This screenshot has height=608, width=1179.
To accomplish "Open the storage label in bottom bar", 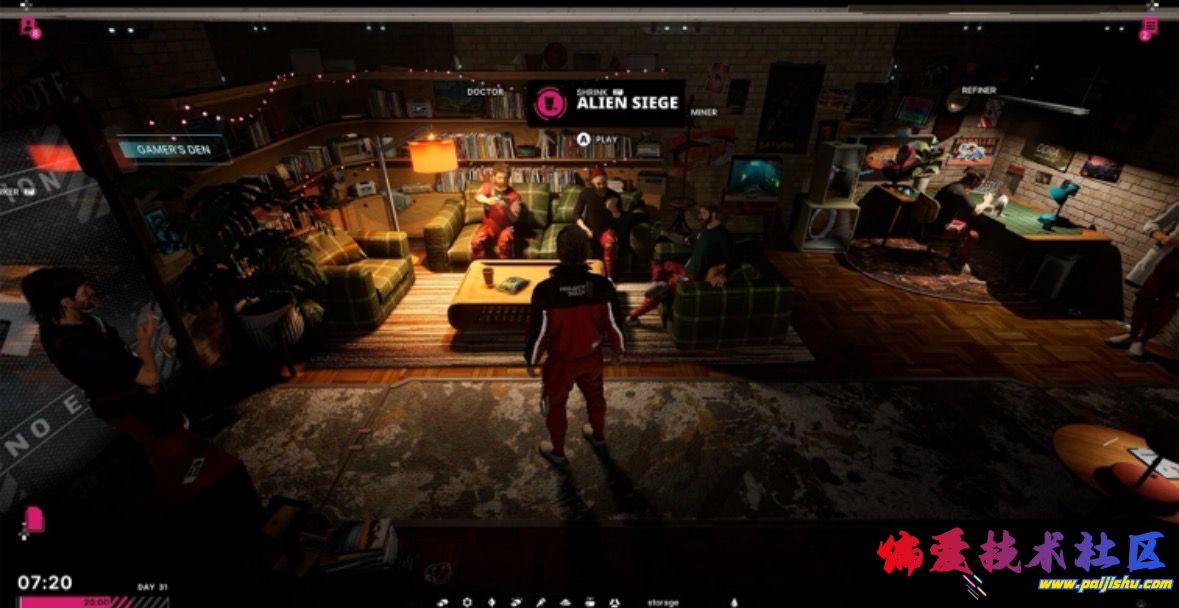I will click(x=663, y=602).
